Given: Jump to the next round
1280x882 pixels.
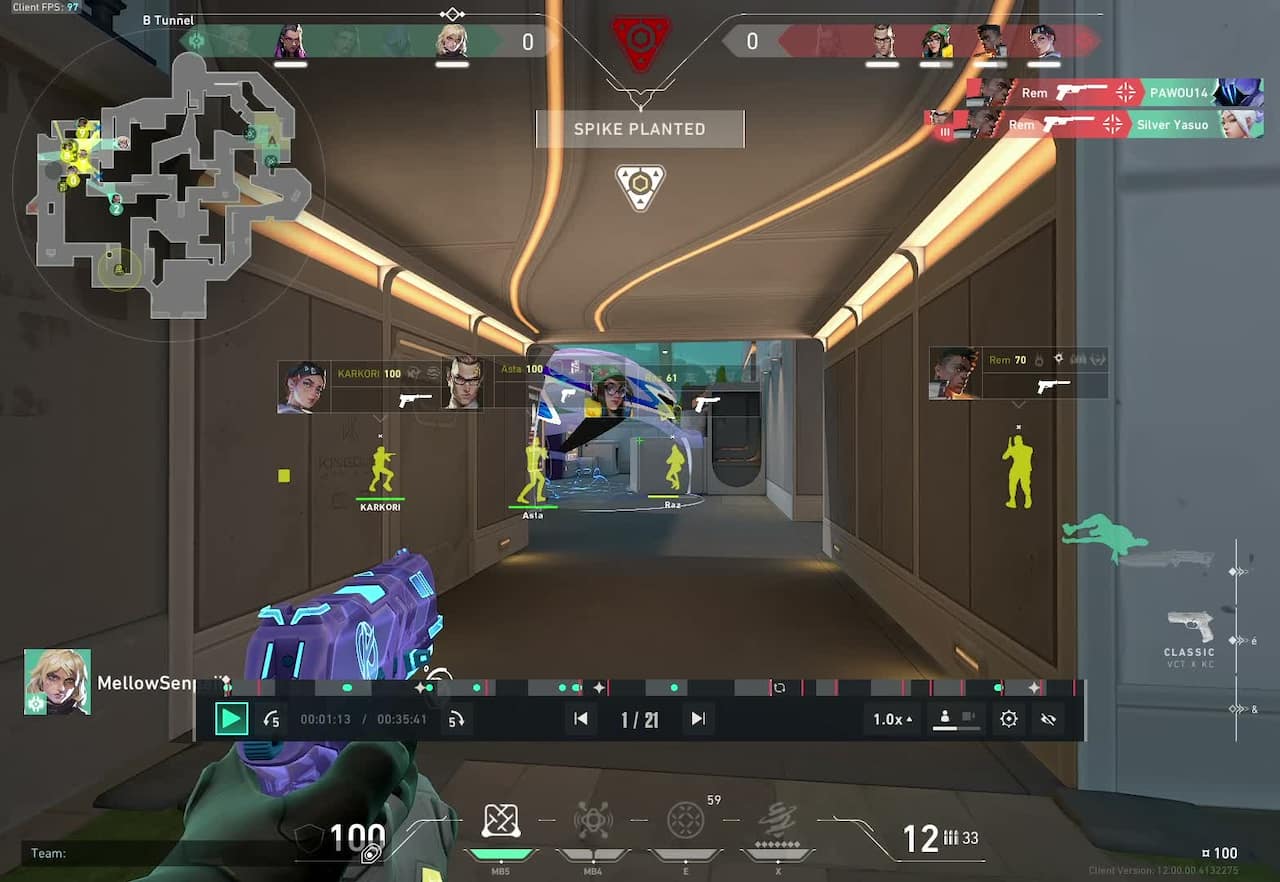Looking at the screenshot, I should [697, 718].
